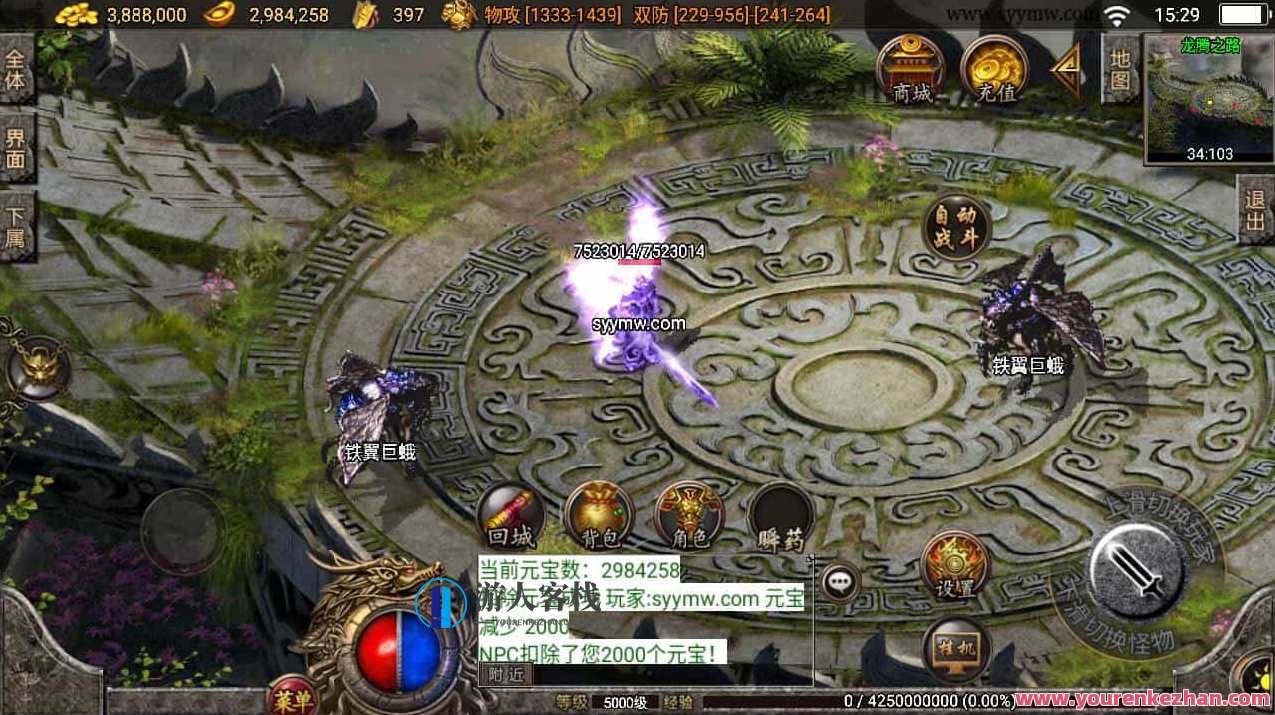The height and width of the screenshot is (715, 1275).
Task: Select the 全体 side tab
Action: tap(15, 67)
